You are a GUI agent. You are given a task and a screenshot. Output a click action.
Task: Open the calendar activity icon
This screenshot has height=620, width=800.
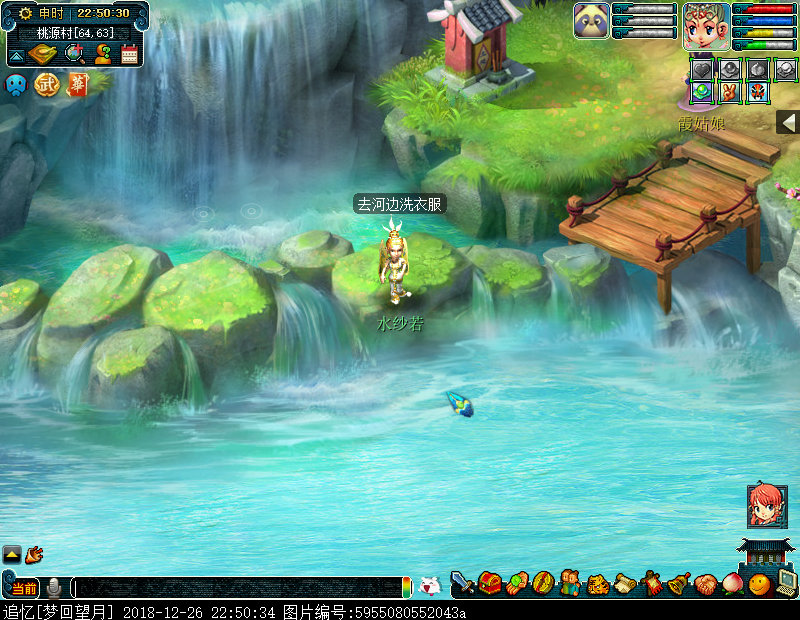(129, 54)
